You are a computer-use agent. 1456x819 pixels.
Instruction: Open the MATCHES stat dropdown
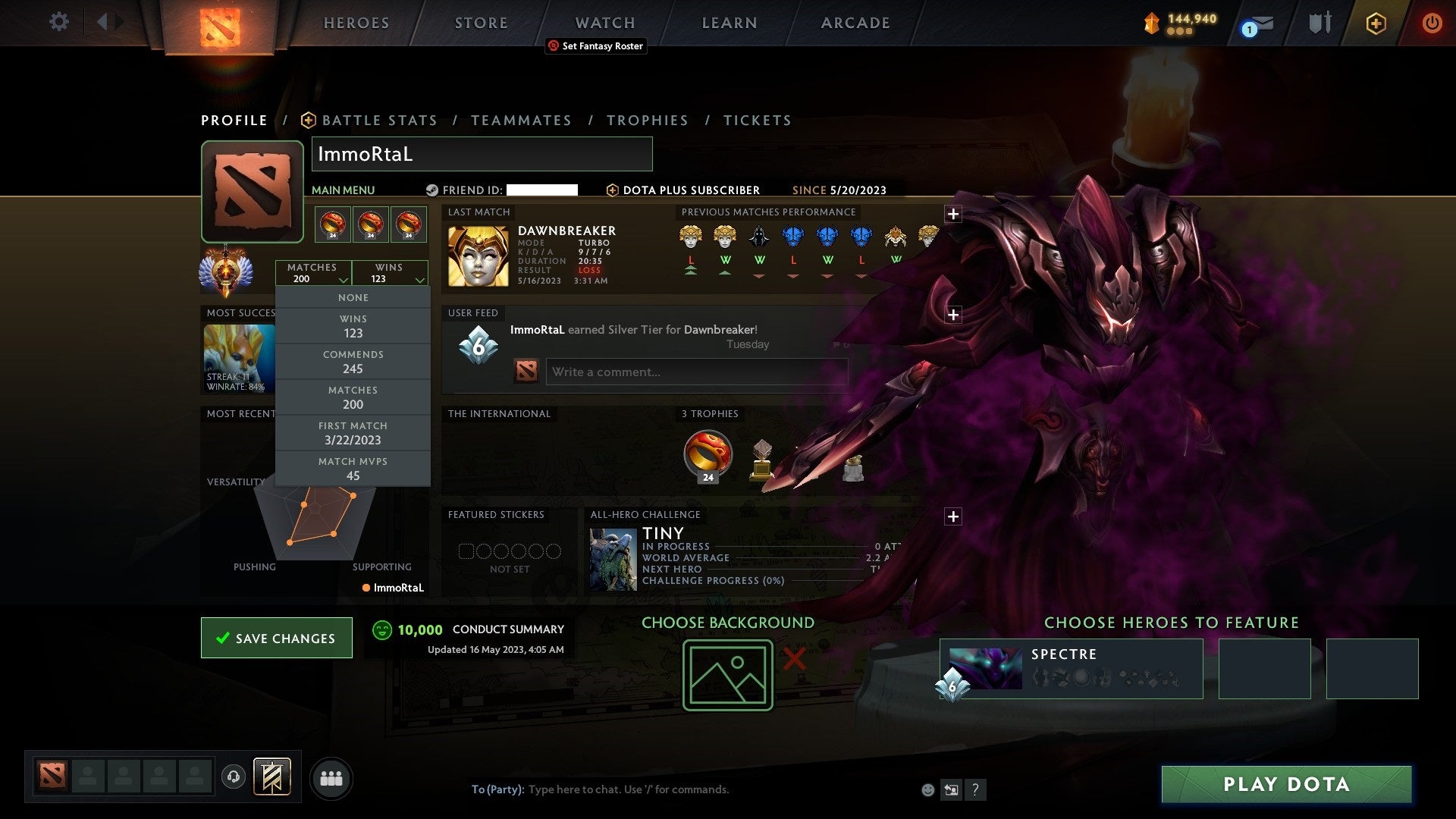pos(313,273)
